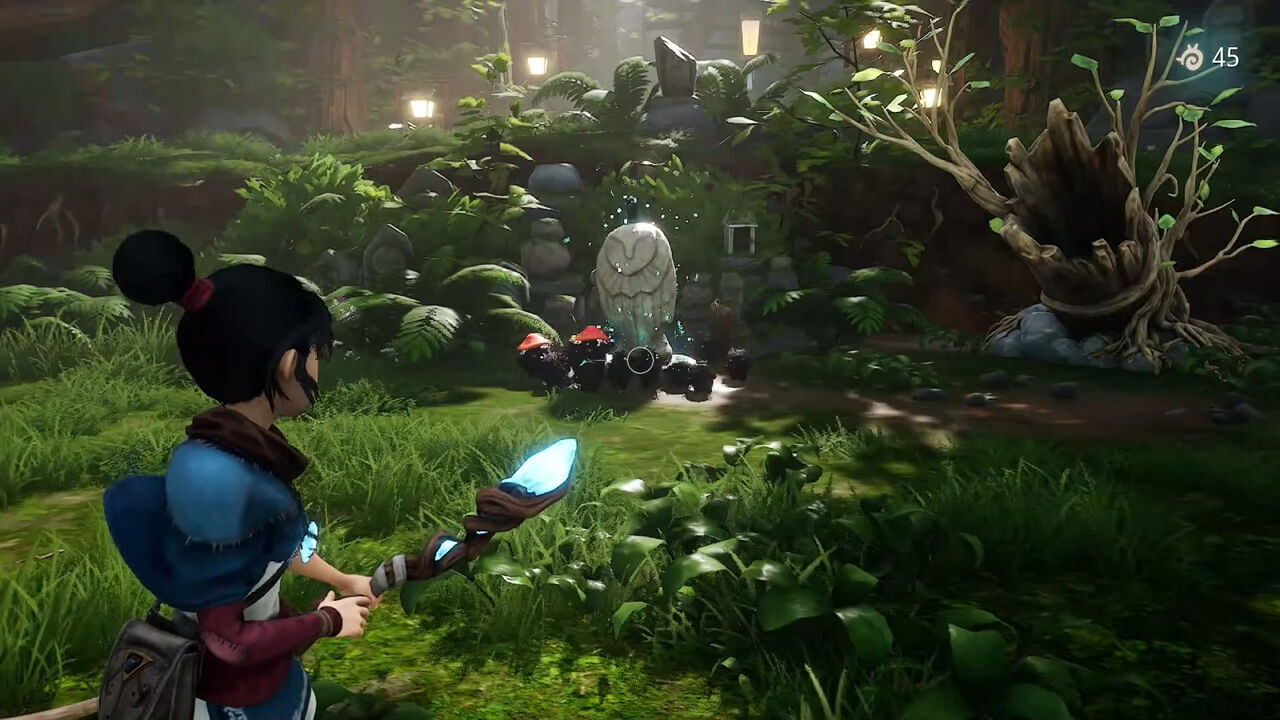Click the Rot spirit counter icon
Viewport: 1280px width, 720px height.
pos(1190,57)
